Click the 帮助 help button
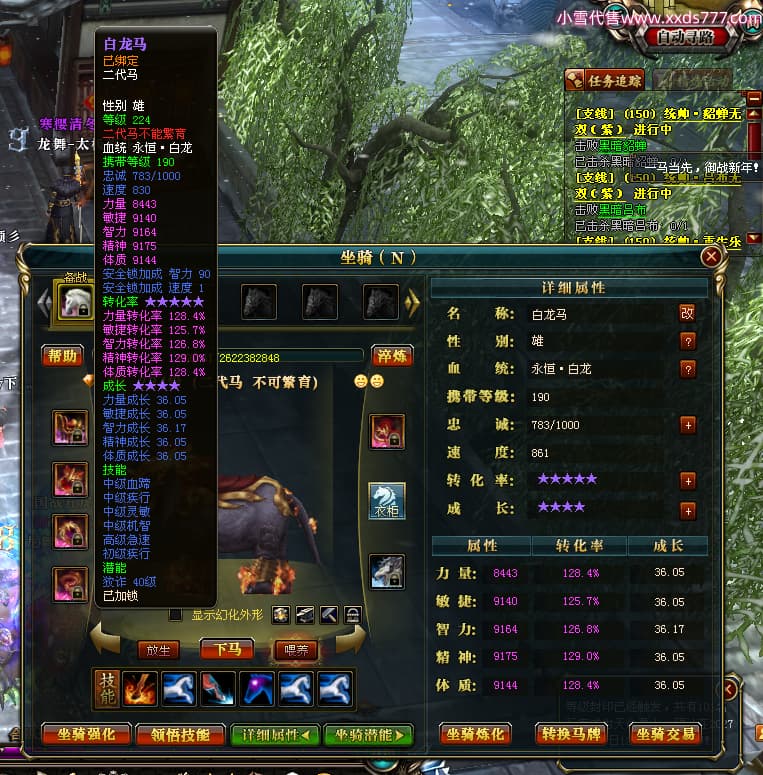The image size is (763, 775). pos(62,356)
